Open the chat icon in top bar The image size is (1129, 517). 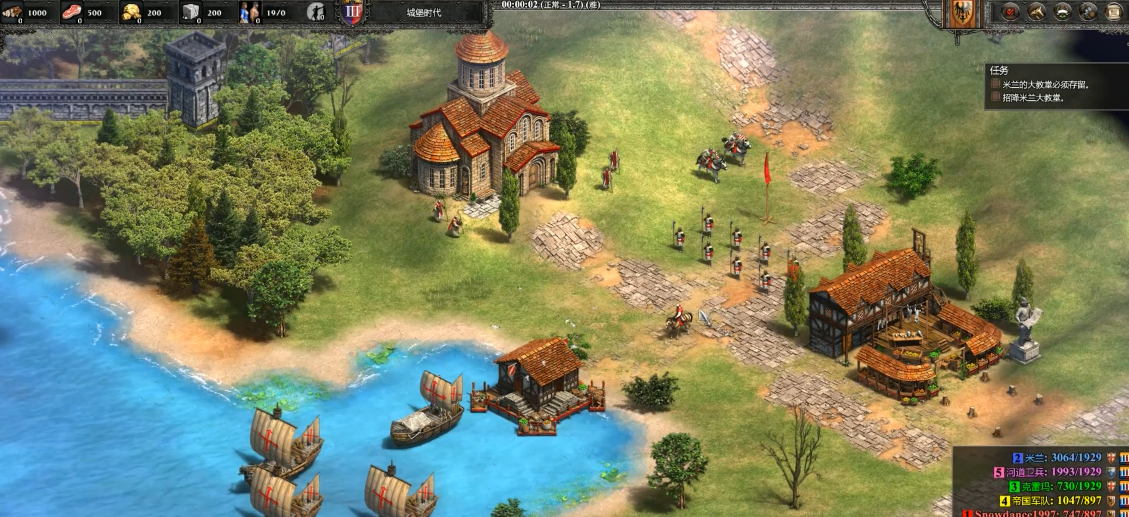point(1089,12)
